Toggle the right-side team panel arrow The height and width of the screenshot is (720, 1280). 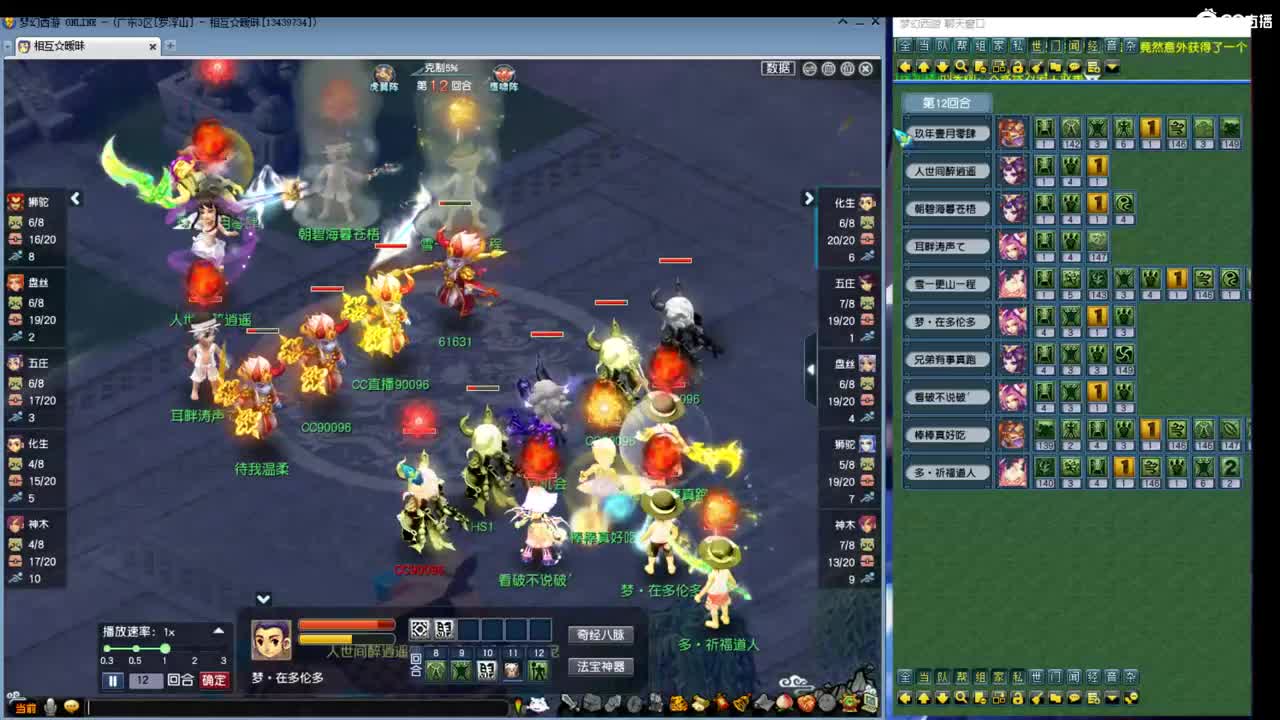(810, 199)
